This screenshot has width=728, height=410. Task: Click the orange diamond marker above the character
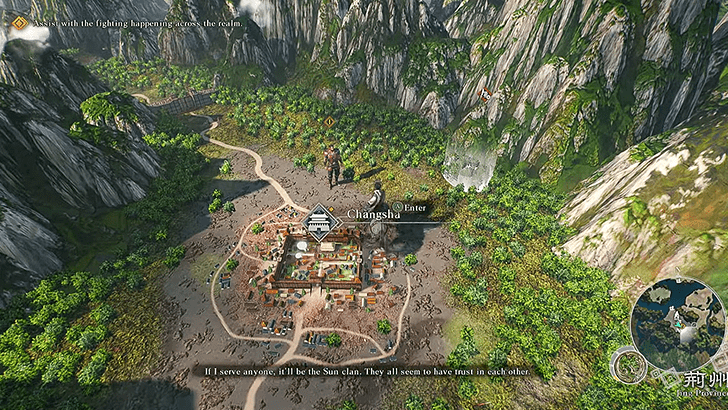pyautogui.click(x=330, y=123)
